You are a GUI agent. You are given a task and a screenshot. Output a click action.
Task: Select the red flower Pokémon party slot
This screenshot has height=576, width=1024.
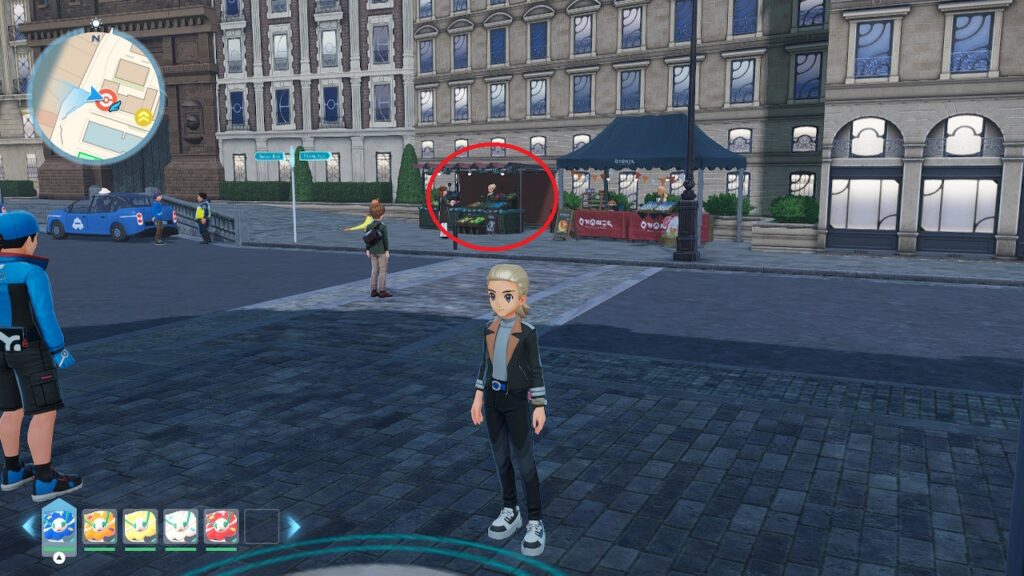[221, 526]
